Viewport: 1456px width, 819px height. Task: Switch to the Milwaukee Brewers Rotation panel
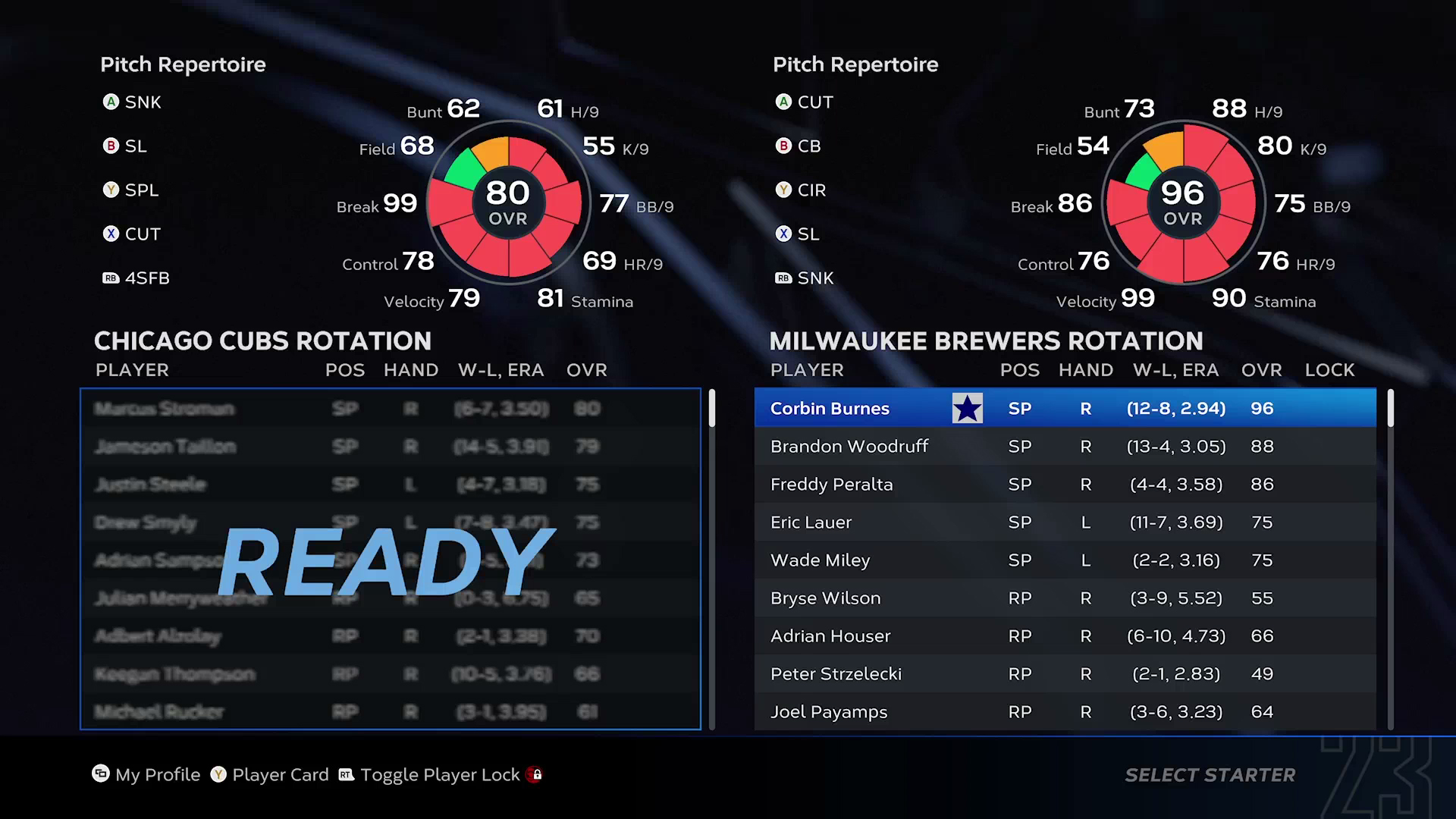986,340
